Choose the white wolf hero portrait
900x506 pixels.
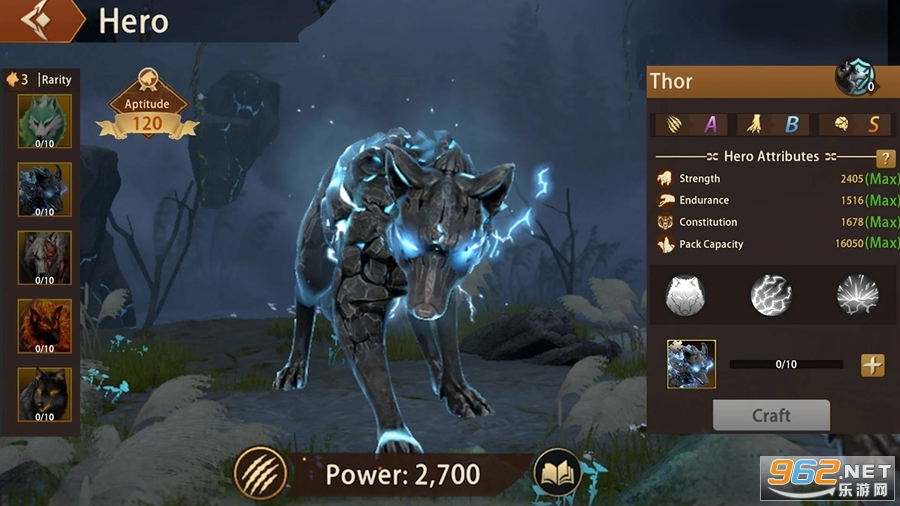45,257
